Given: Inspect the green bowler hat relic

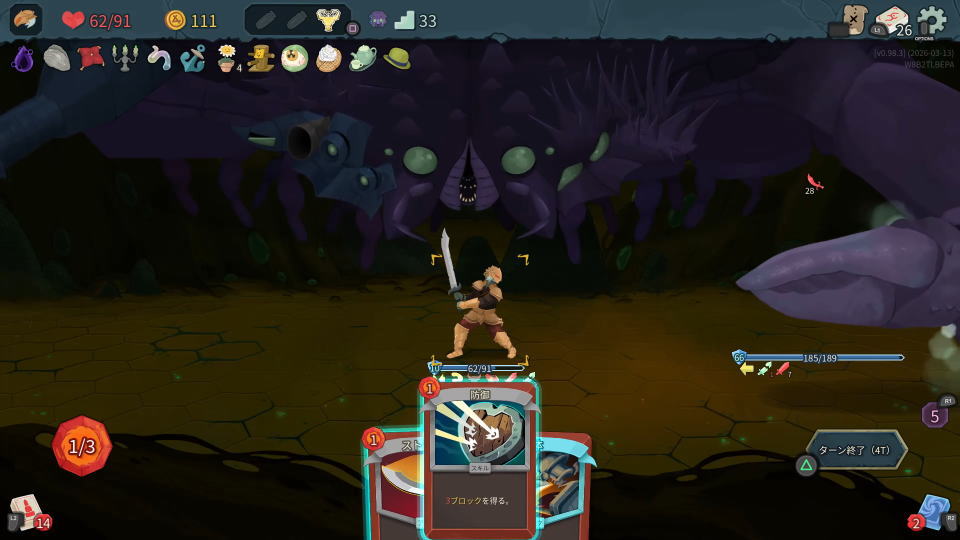Looking at the screenshot, I should coord(396,58).
